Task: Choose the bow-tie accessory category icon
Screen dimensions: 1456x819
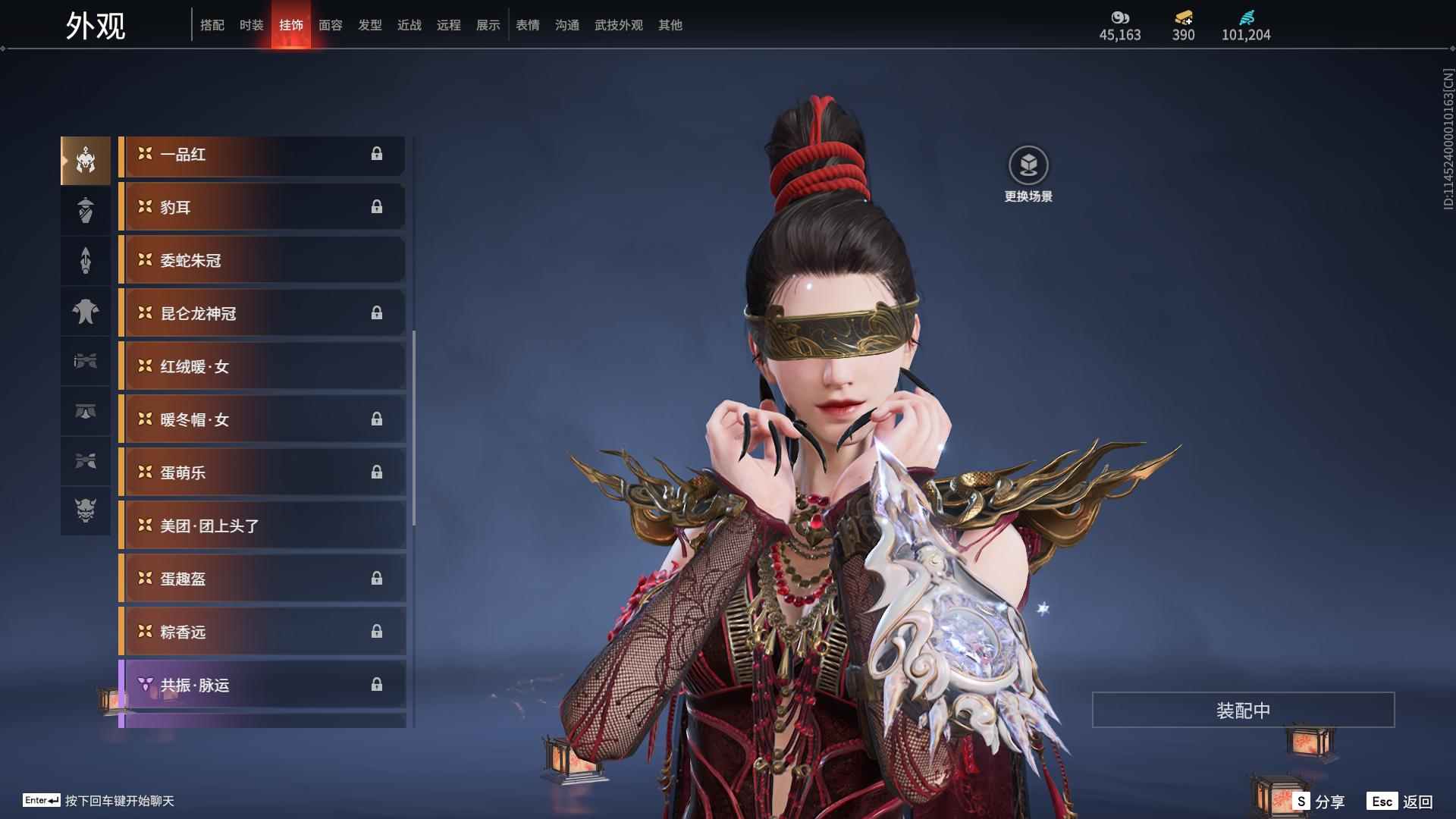Action: click(x=86, y=361)
